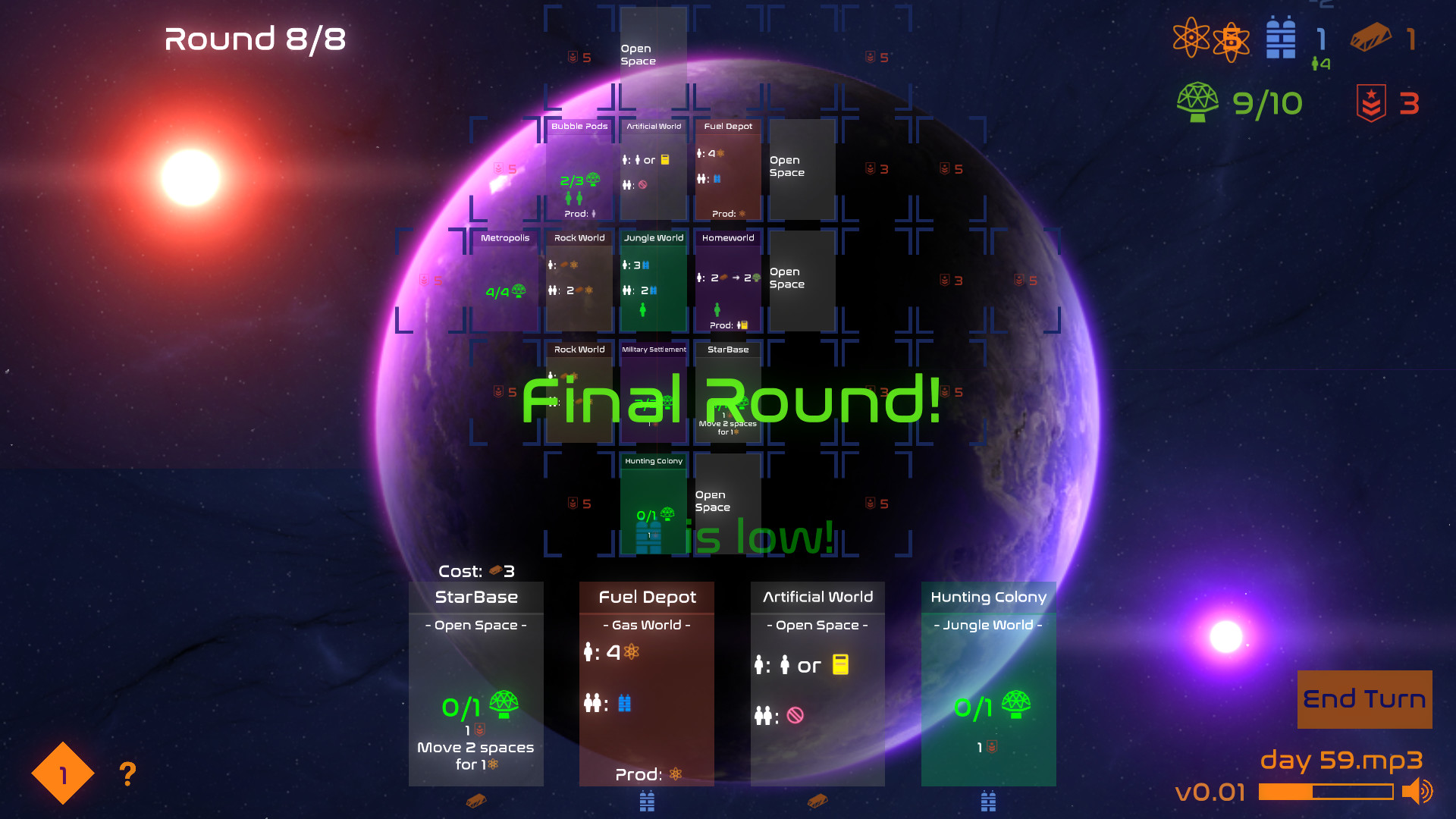Click the orange progress bar beside v0.01

coord(1327,792)
